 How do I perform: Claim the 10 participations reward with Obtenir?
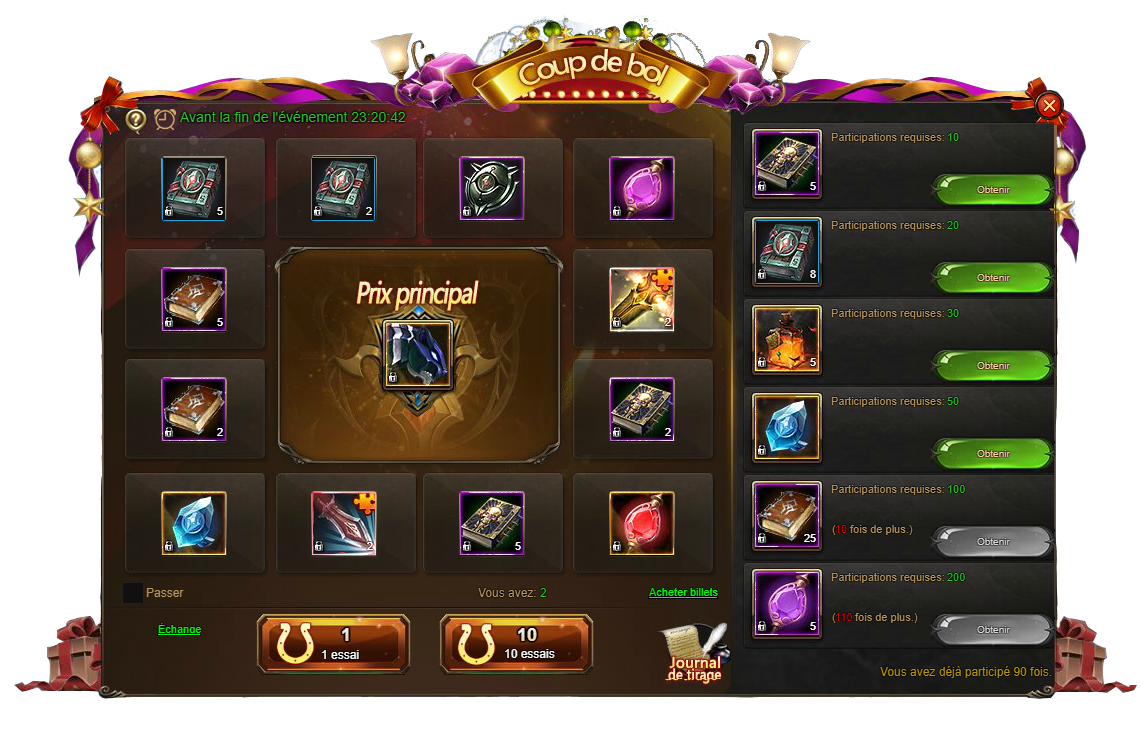tap(992, 190)
